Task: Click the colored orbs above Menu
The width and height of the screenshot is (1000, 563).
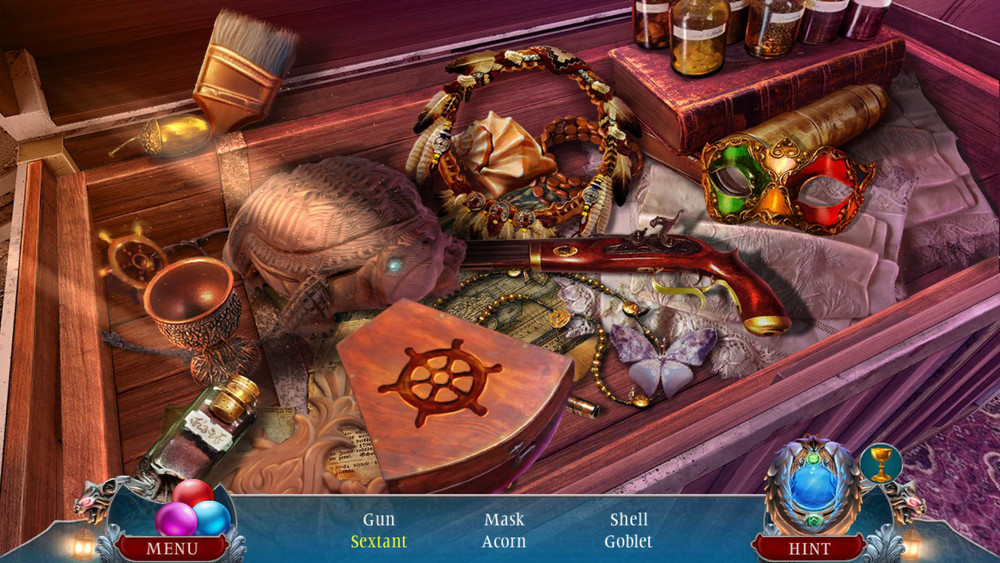Action: pyautogui.click(x=192, y=509)
